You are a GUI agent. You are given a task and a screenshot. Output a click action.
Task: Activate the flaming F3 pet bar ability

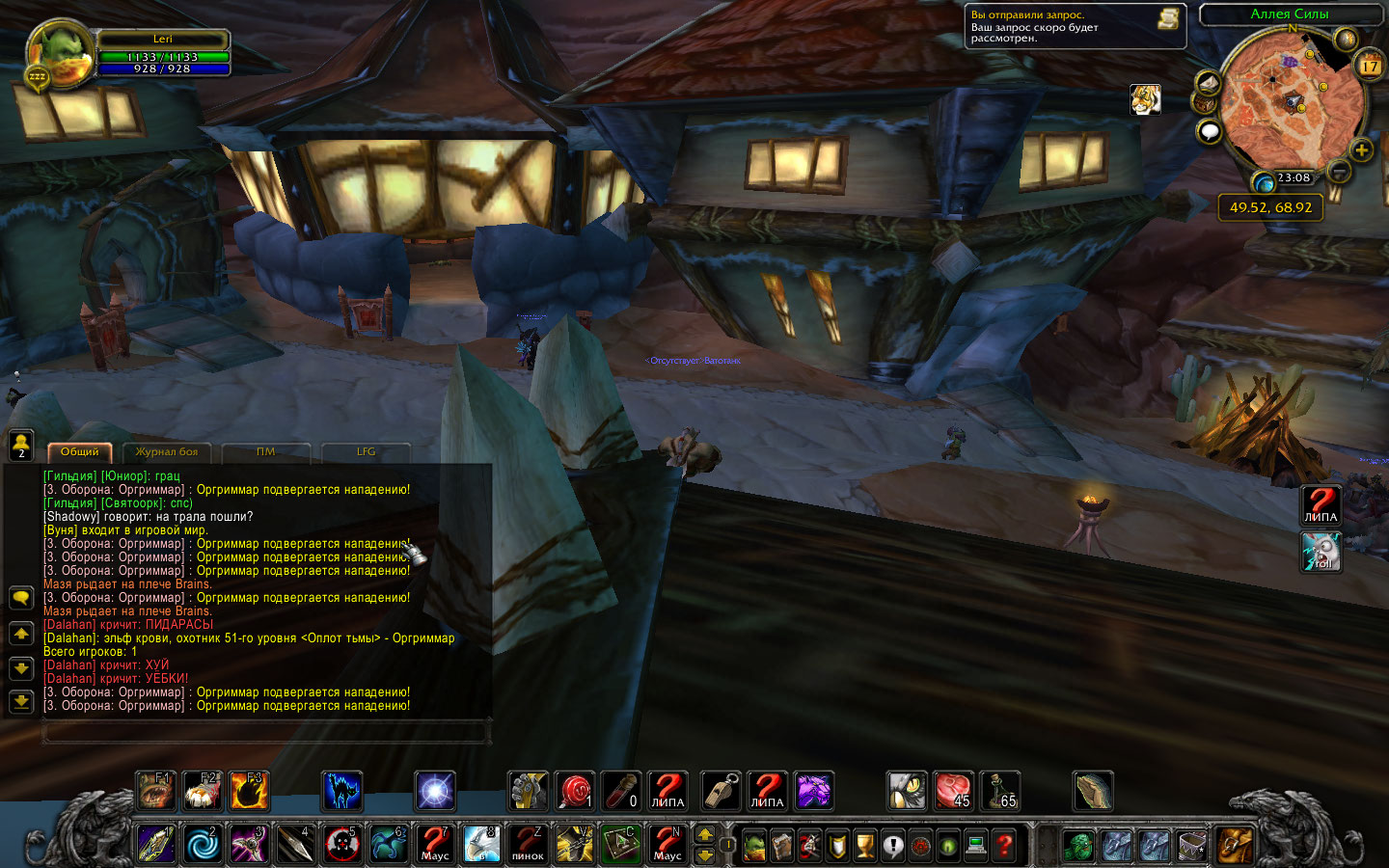click(249, 791)
